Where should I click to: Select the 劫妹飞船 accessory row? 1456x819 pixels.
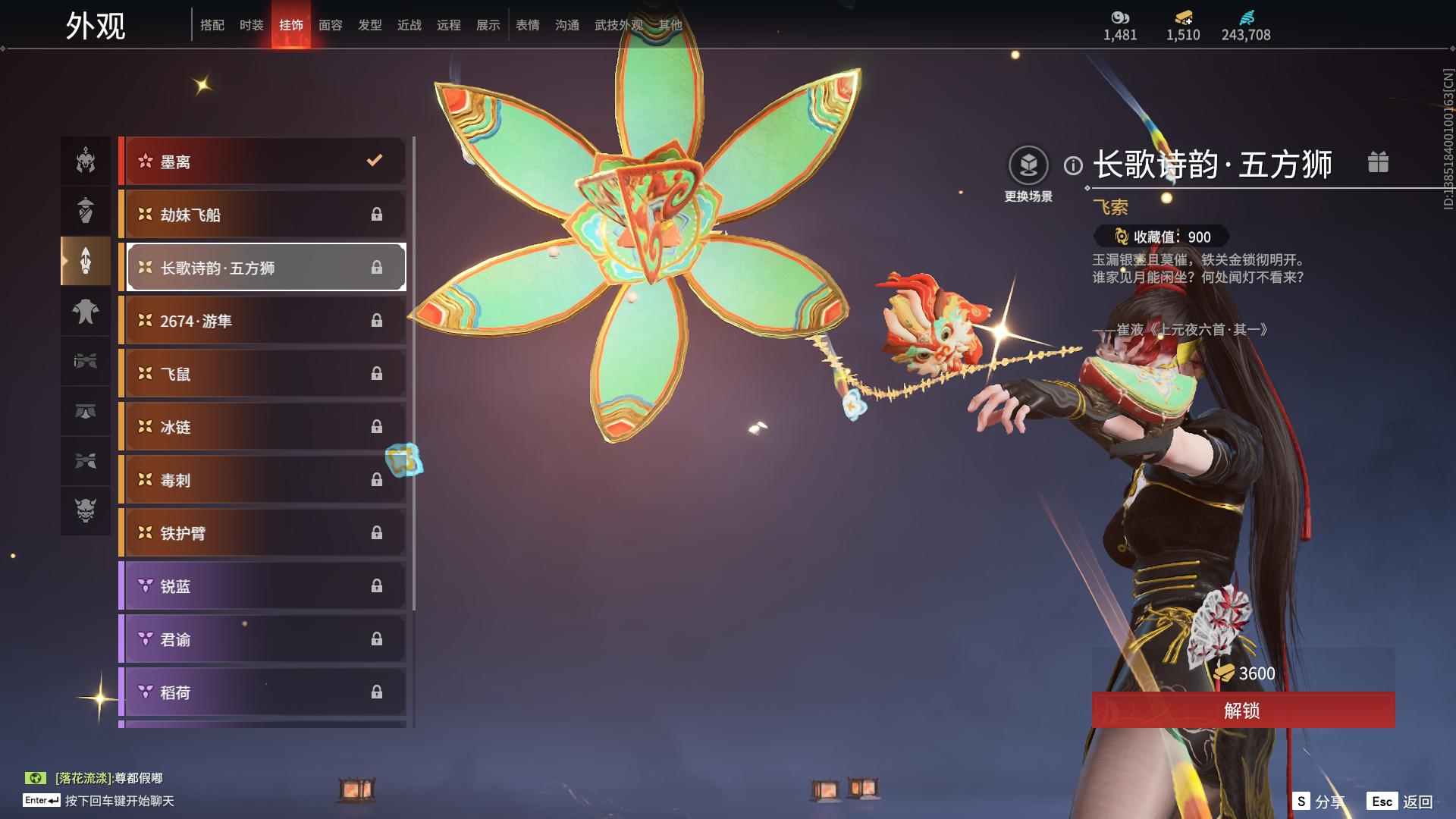(x=263, y=215)
